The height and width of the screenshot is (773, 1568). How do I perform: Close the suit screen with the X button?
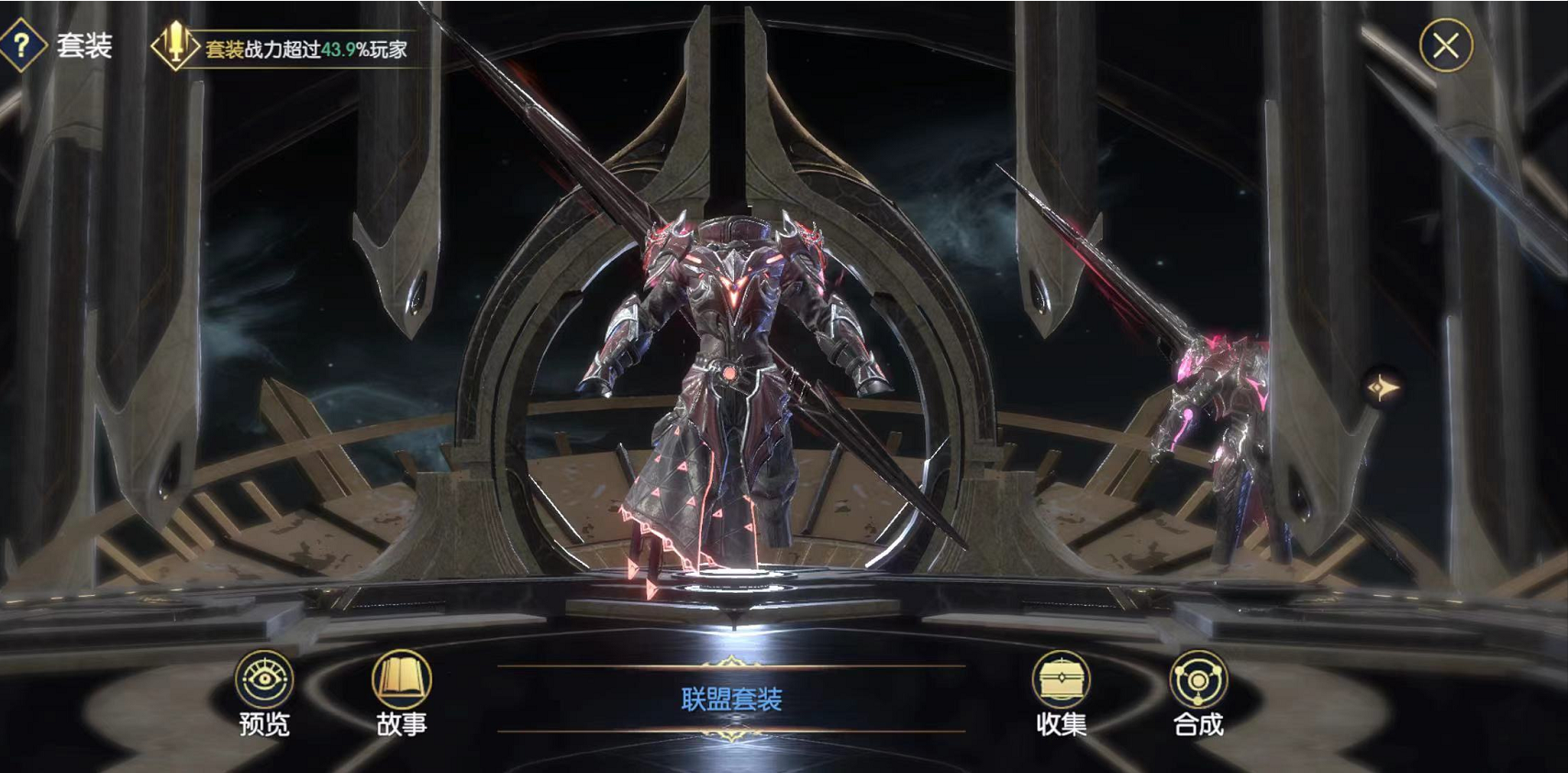point(1445,45)
